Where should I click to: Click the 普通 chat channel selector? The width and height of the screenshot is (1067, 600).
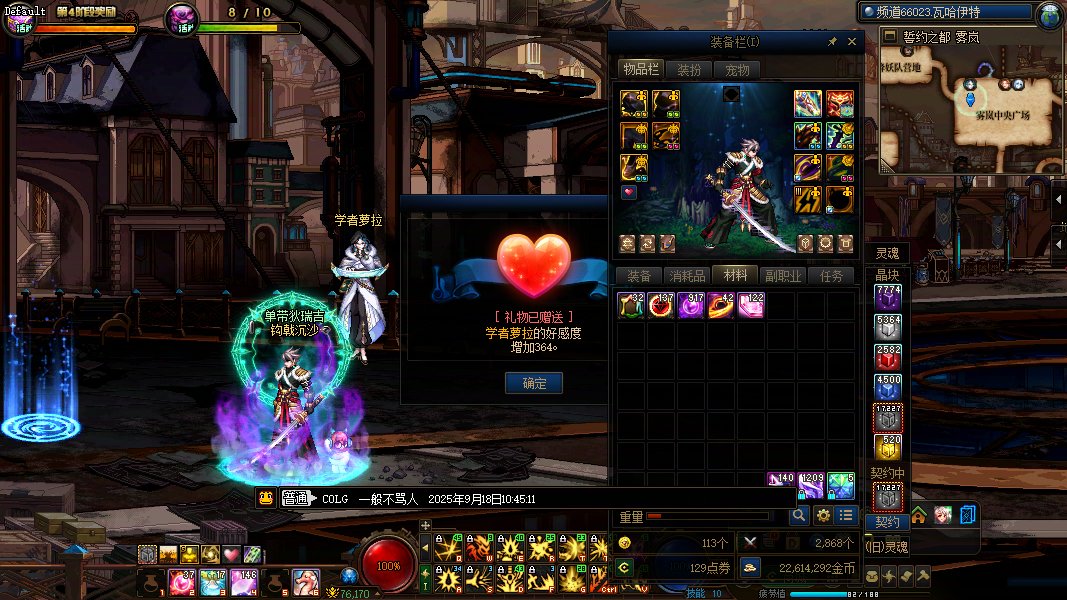point(297,499)
